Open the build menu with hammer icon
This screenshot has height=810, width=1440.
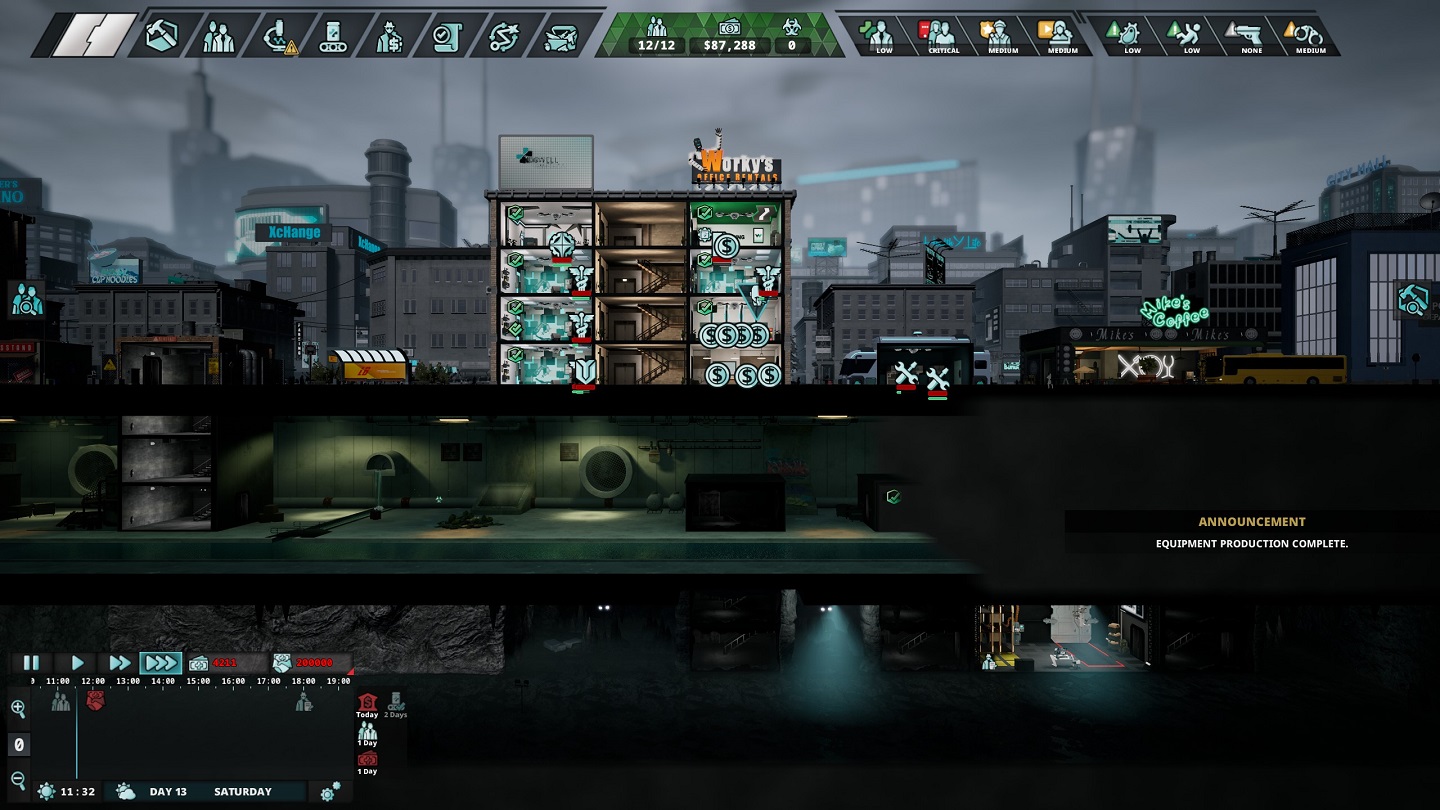(162, 36)
